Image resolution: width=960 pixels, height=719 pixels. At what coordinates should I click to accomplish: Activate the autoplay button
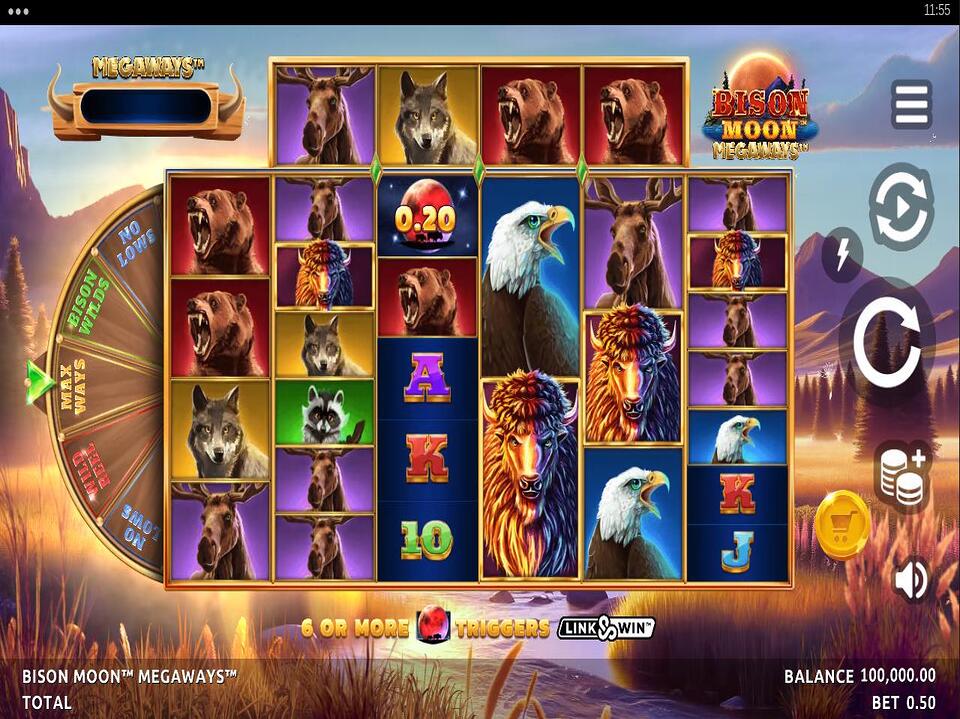(x=900, y=207)
